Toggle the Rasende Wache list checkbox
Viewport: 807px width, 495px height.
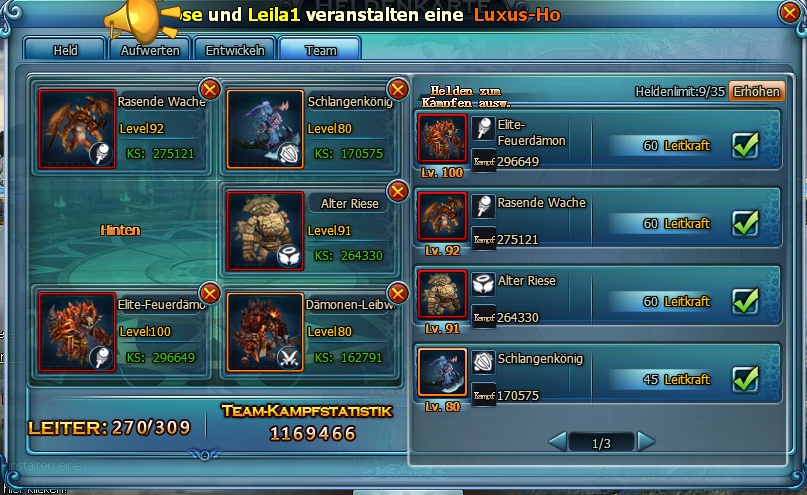pyautogui.click(x=745, y=223)
